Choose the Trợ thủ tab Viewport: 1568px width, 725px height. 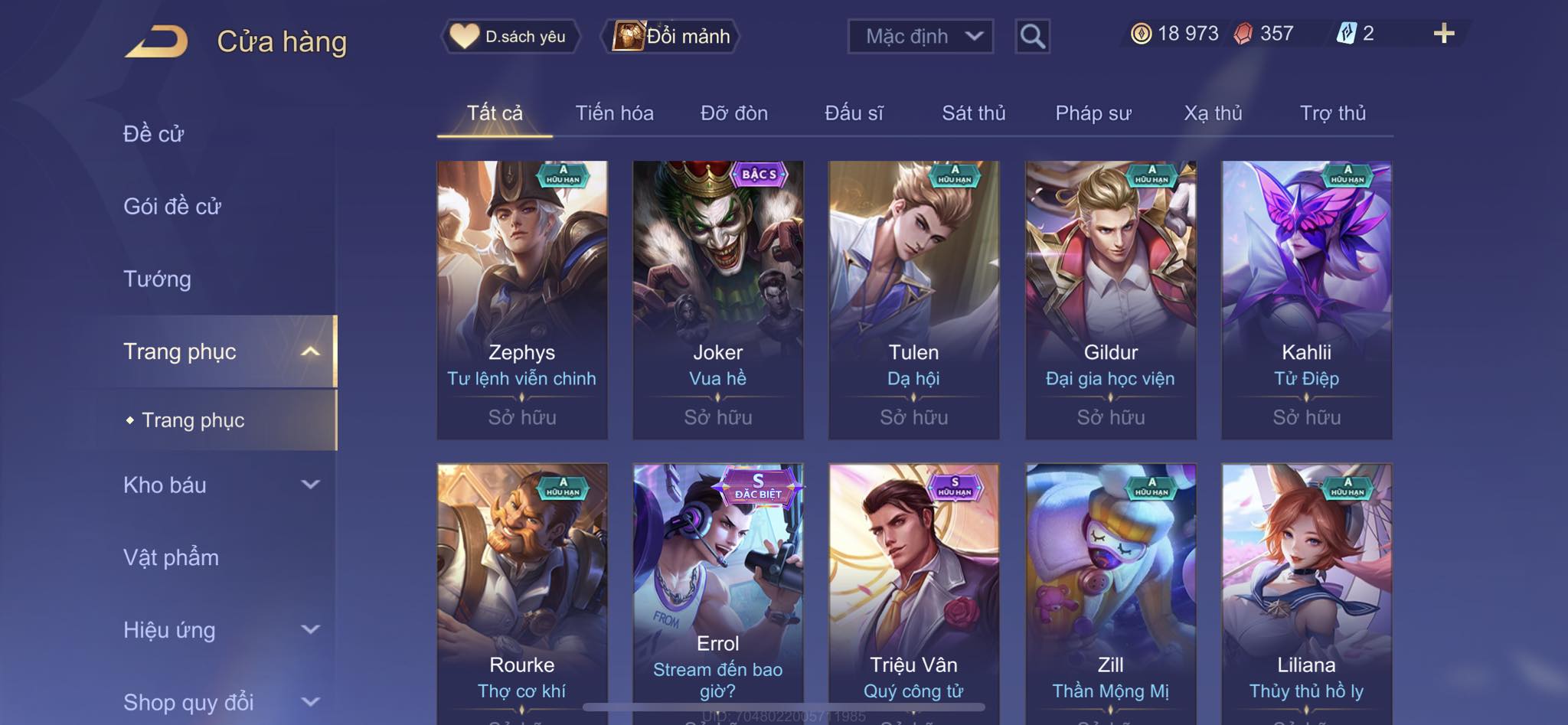pyautogui.click(x=1332, y=113)
